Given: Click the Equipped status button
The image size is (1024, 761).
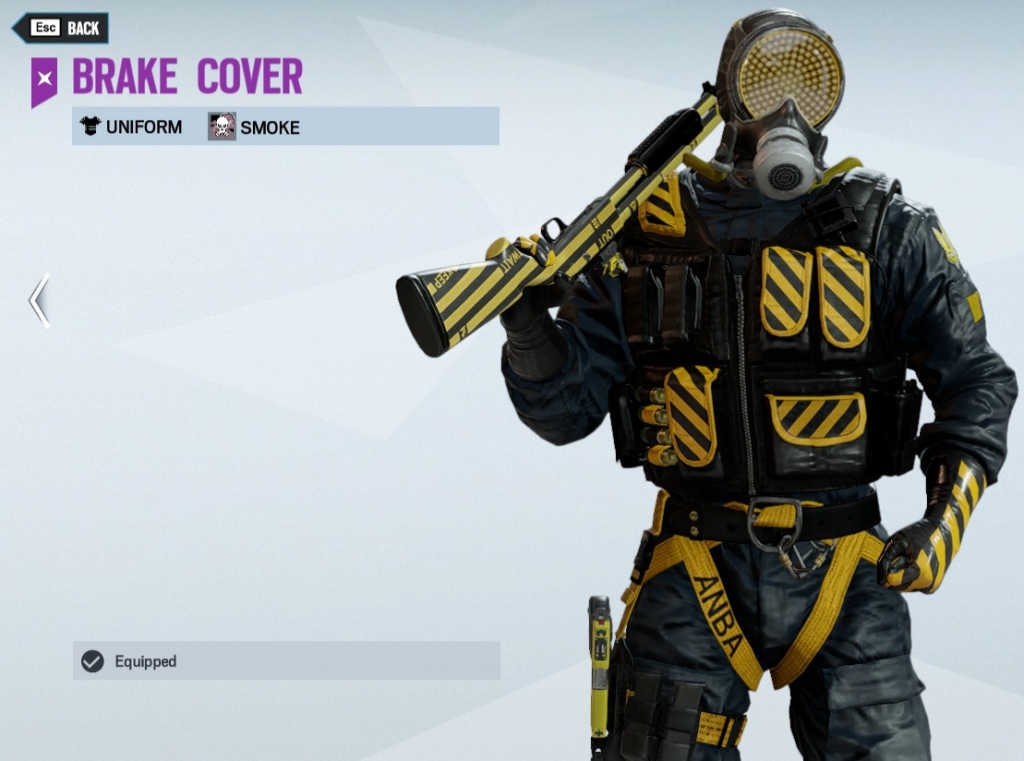Looking at the screenshot, I should click(286, 661).
